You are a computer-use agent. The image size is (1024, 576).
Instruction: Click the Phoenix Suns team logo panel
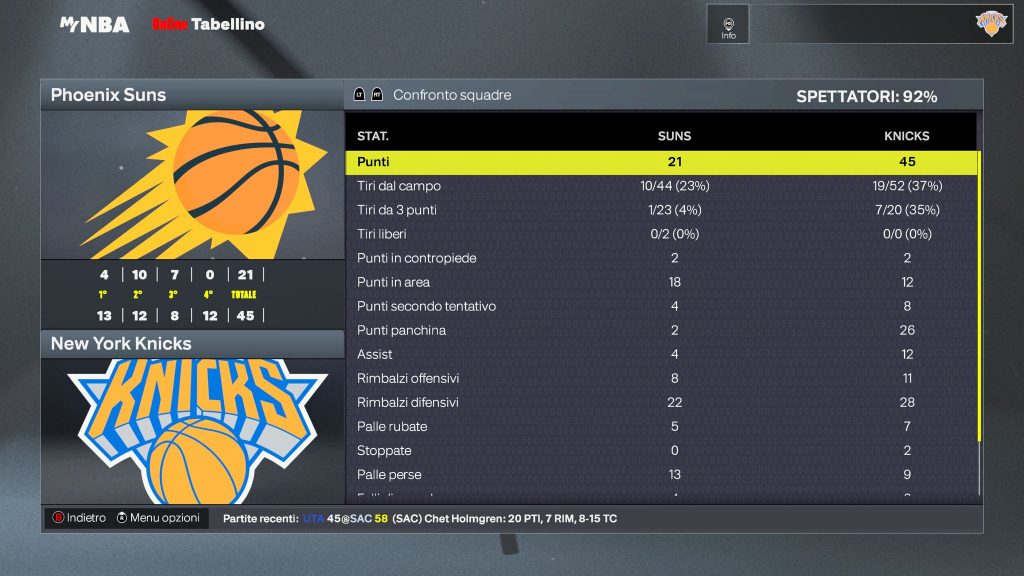[192, 185]
